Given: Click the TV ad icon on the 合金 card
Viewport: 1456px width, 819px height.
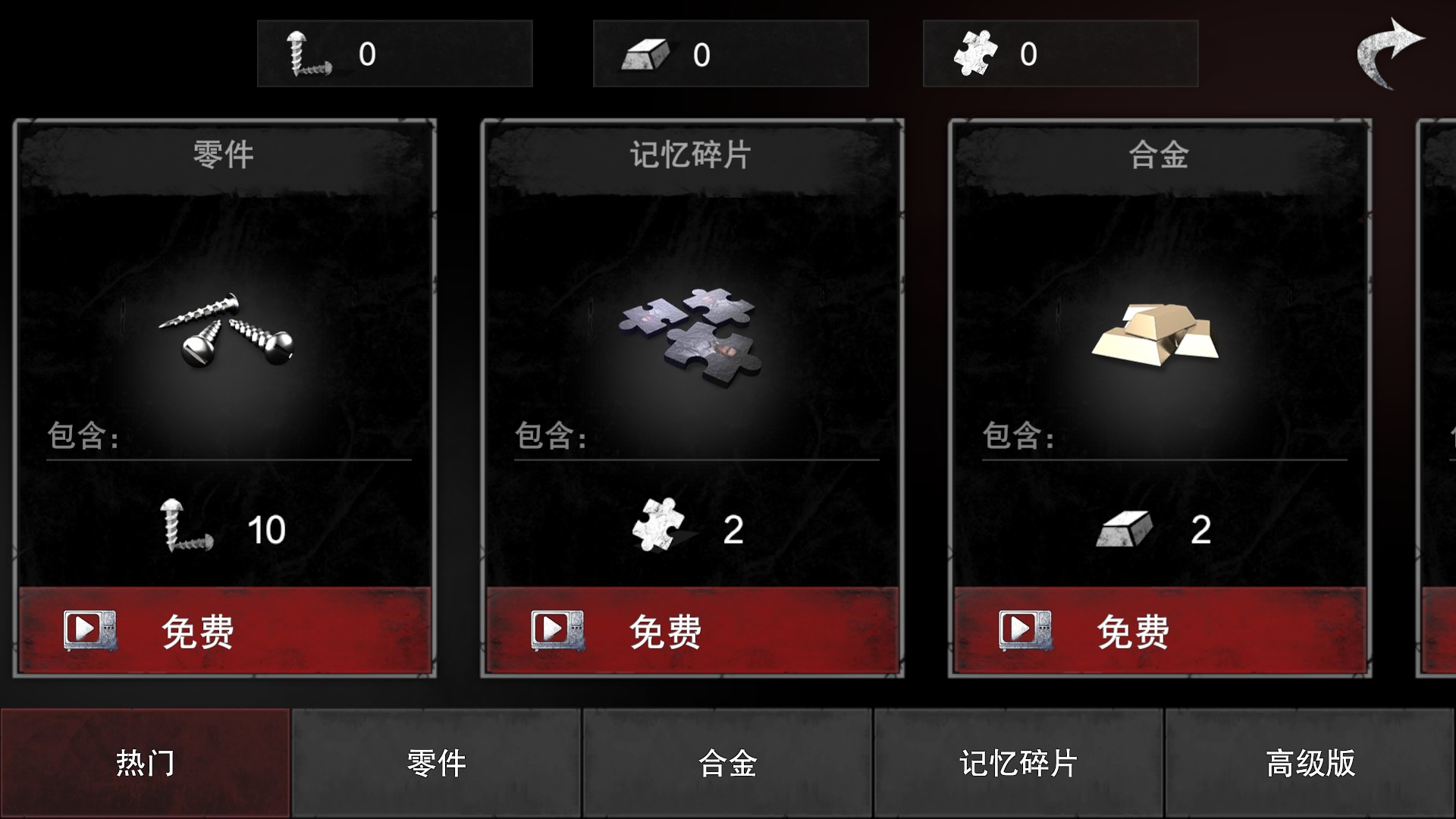Looking at the screenshot, I should (1025, 630).
